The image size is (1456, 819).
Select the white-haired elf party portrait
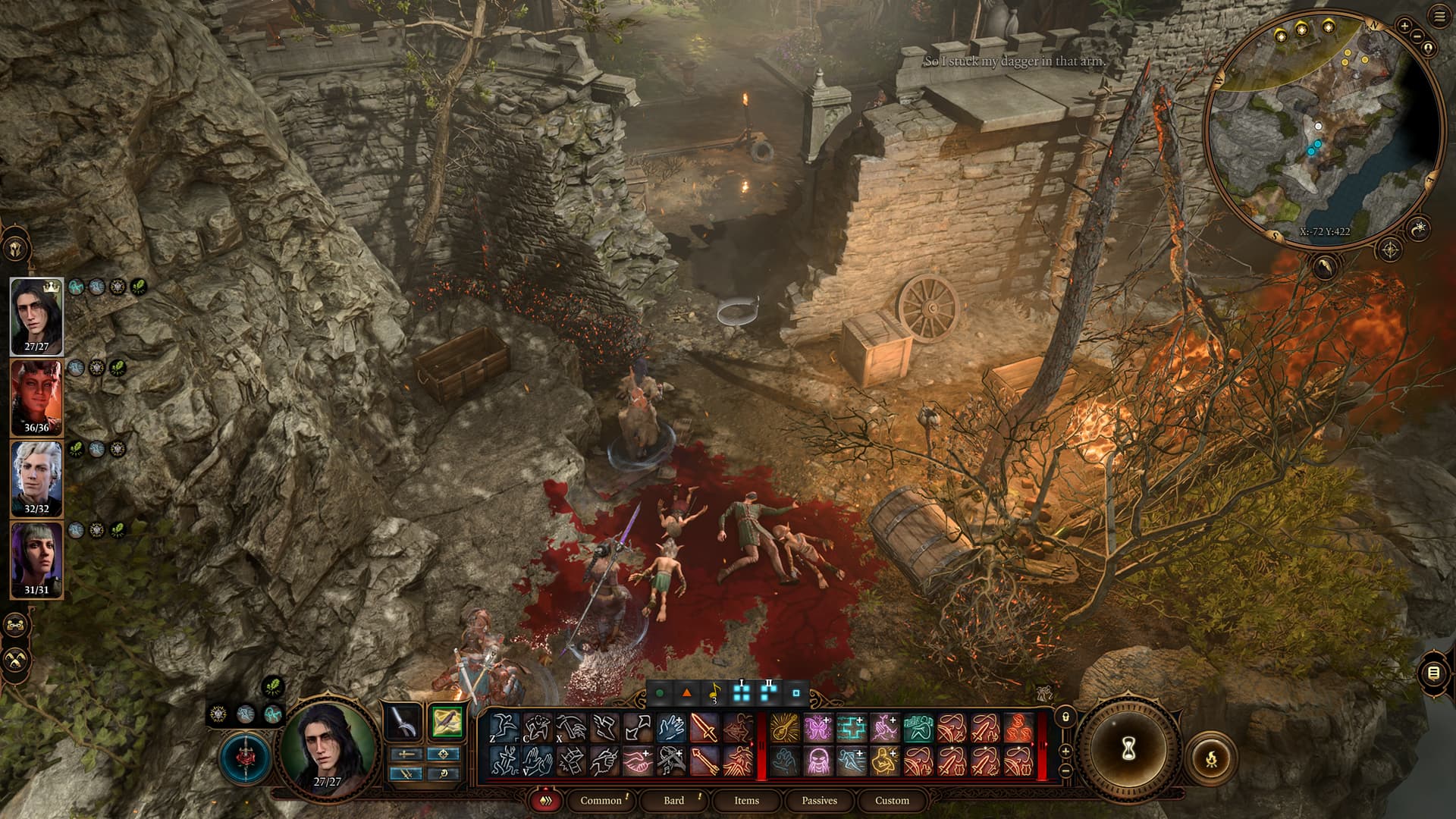point(36,479)
